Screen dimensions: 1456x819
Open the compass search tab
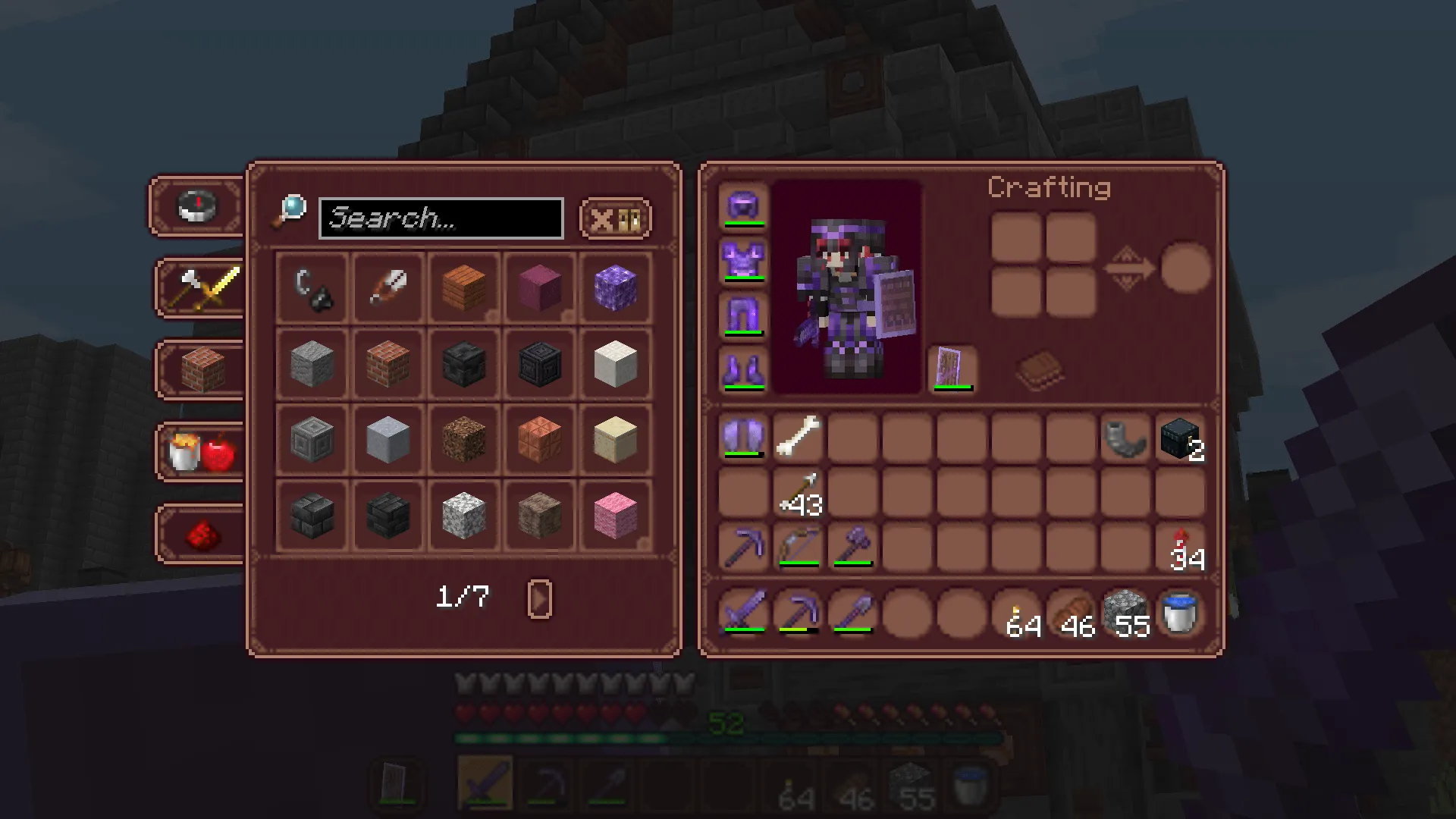(x=196, y=205)
